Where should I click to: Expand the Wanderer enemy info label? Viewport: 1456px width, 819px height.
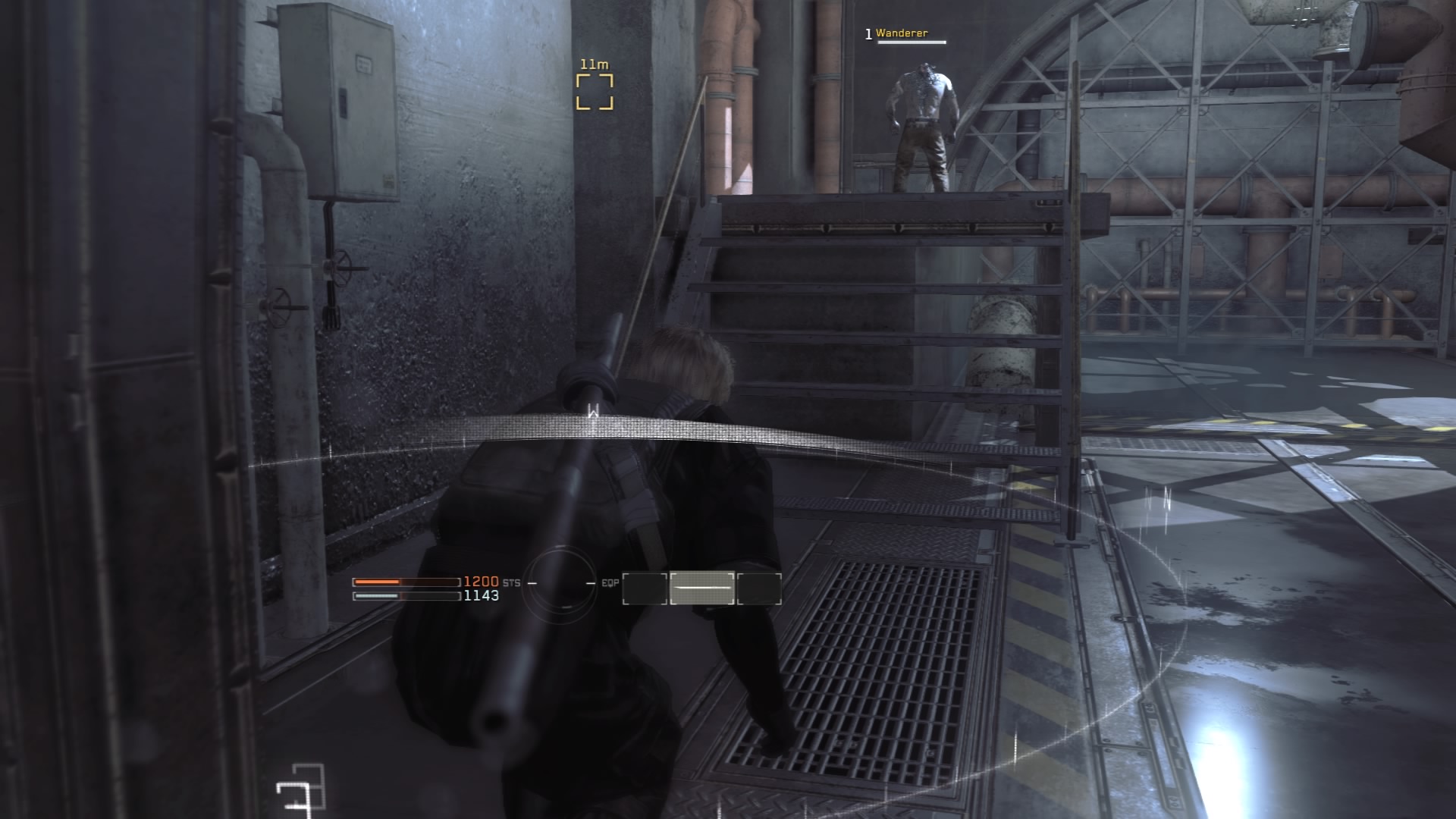coord(902,33)
